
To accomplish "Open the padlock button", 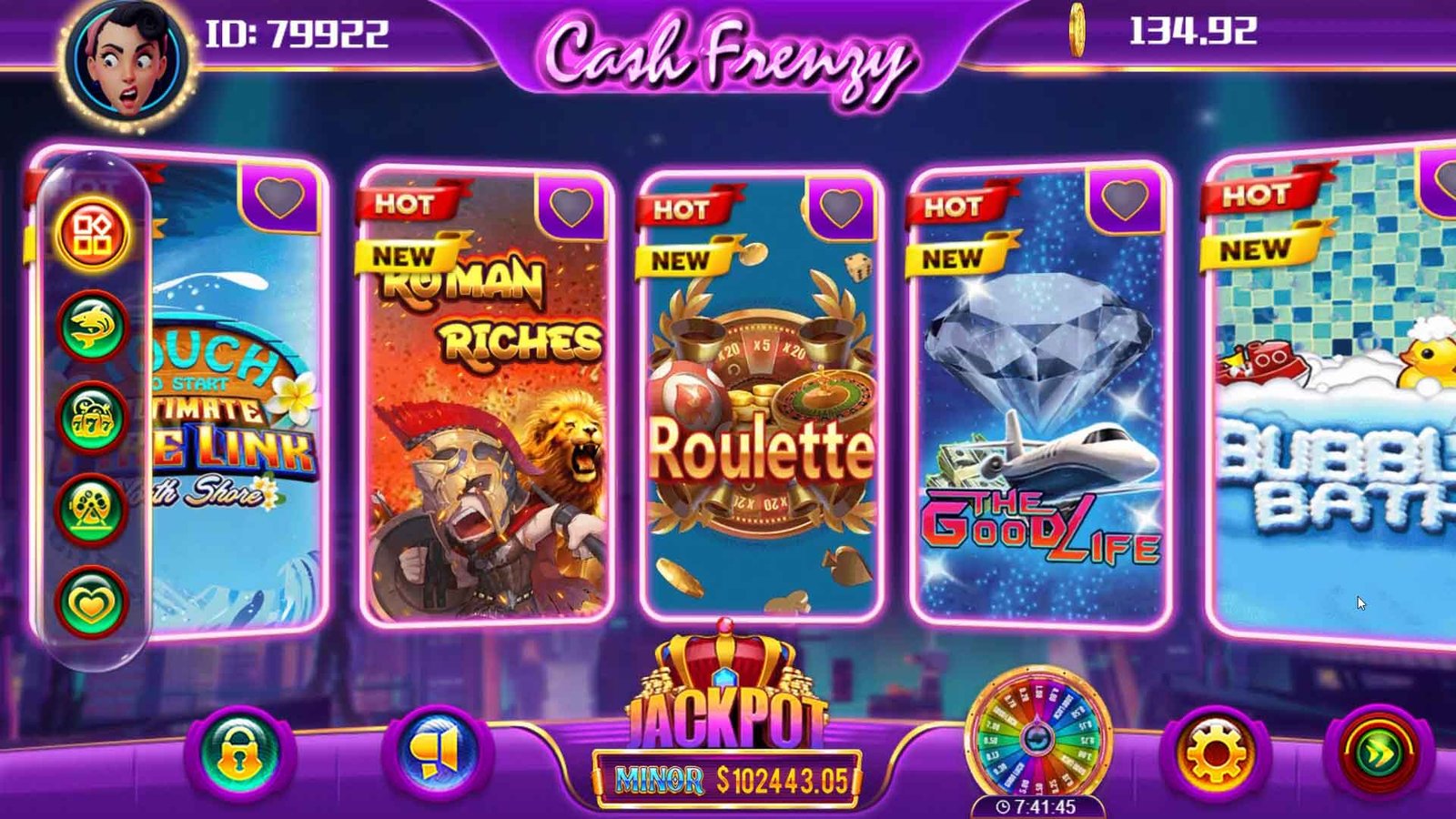I will (238, 753).
